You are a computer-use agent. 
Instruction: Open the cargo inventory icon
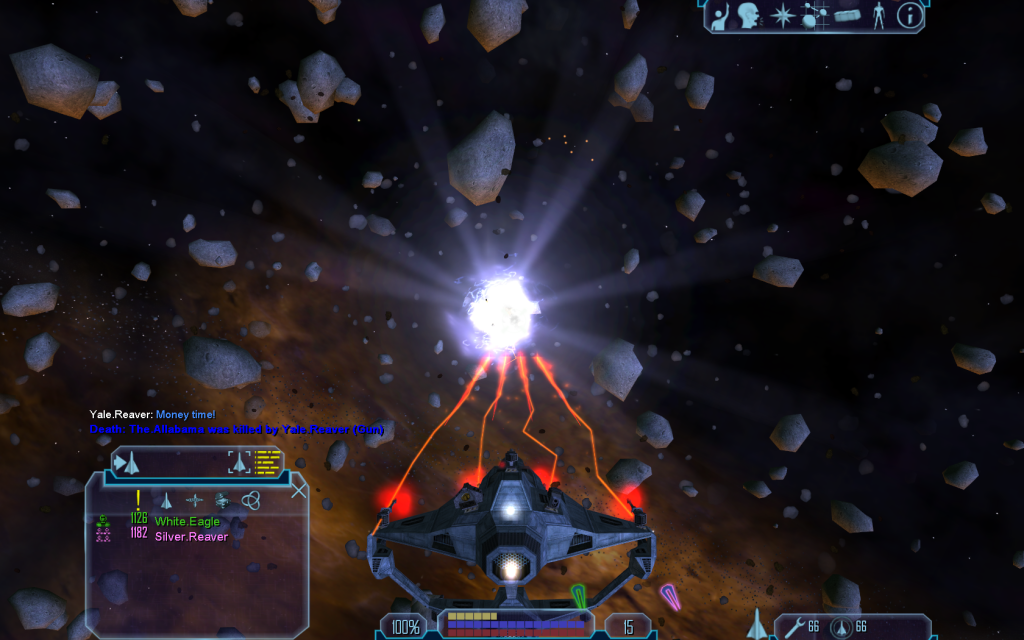[x=848, y=15]
